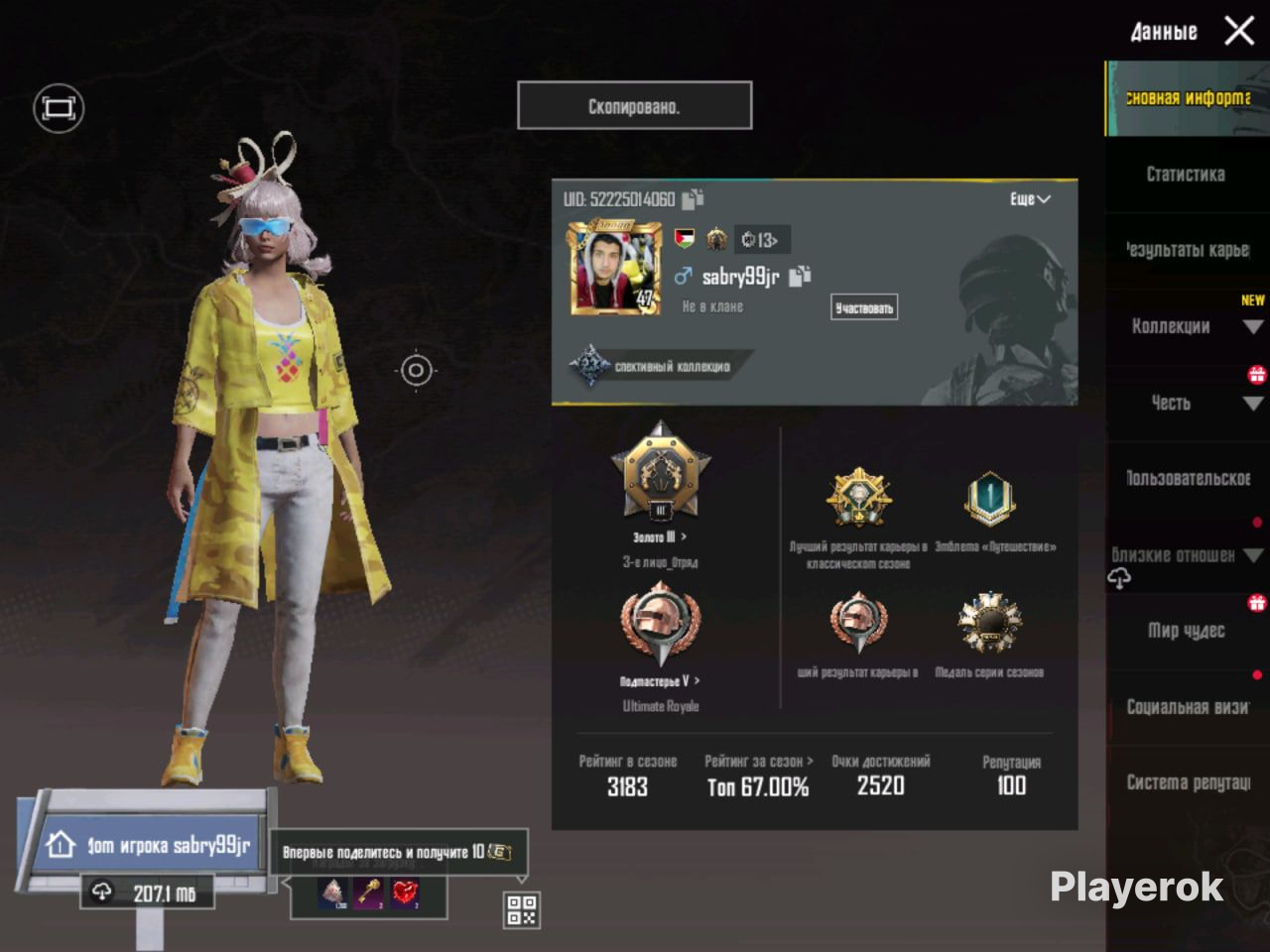The height and width of the screenshot is (952, 1270).
Task: Open the Еще dropdown
Action: [x=1030, y=199]
